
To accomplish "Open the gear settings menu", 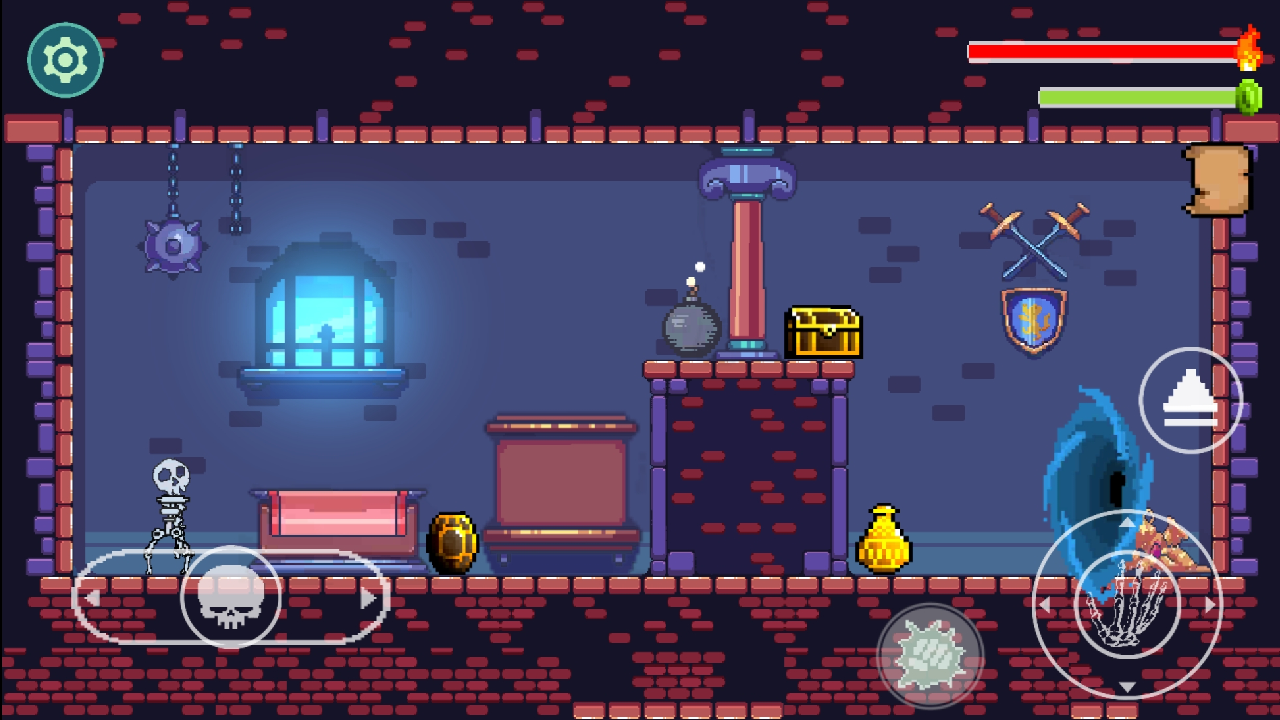I will click(x=65, y=60).
